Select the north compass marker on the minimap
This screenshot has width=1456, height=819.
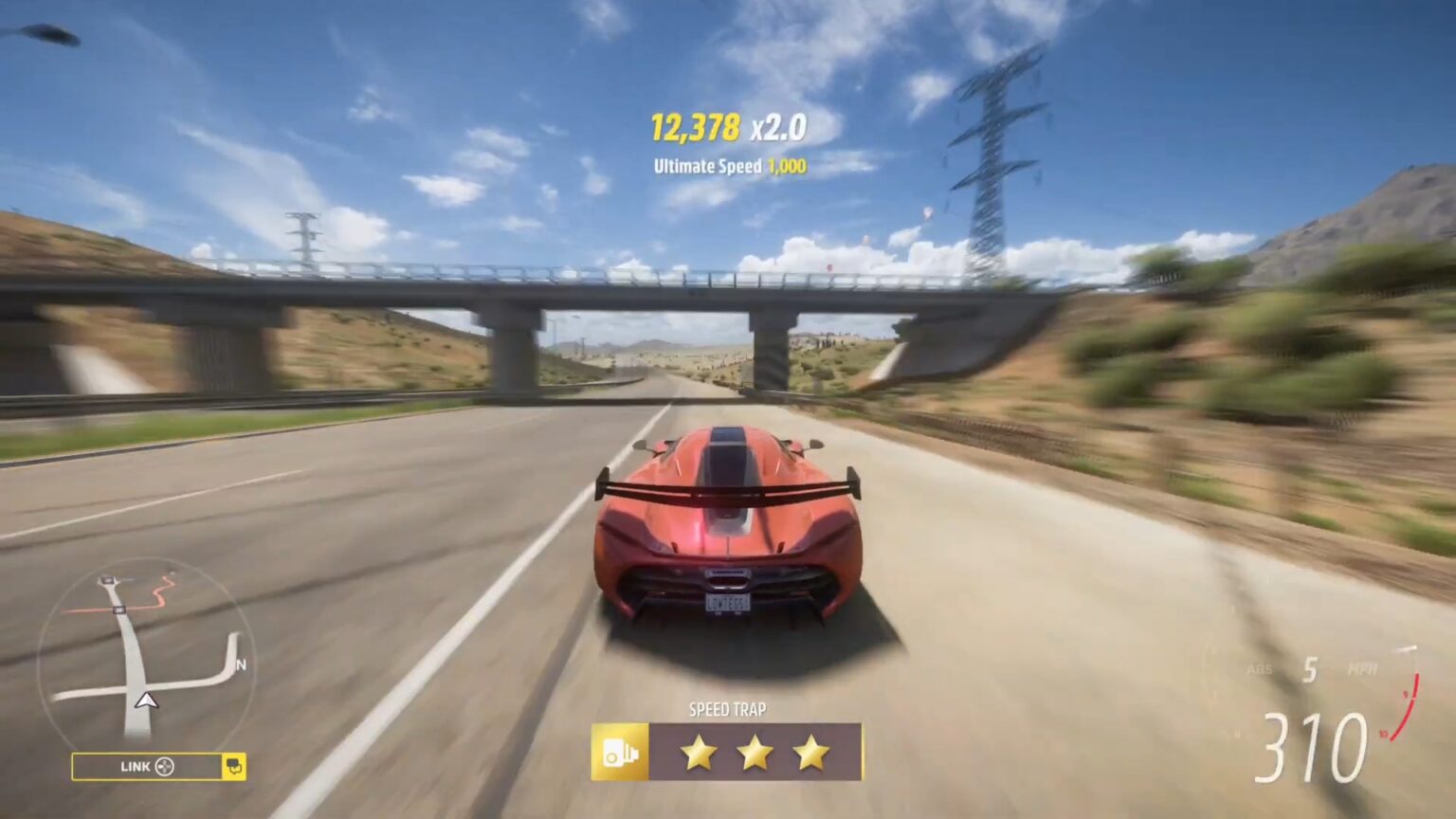[240, 664]
